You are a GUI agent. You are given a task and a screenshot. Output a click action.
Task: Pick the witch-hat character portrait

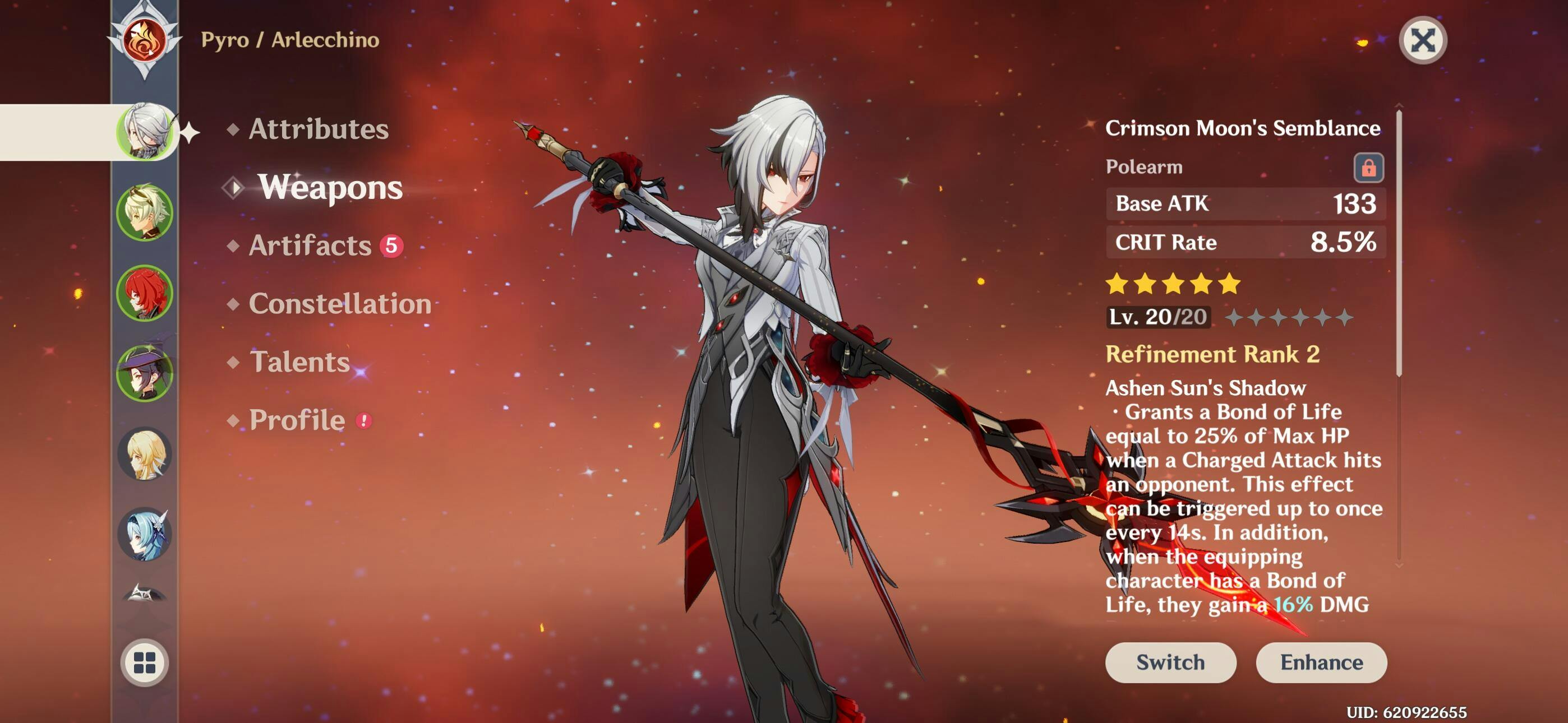tap(145, 374)
